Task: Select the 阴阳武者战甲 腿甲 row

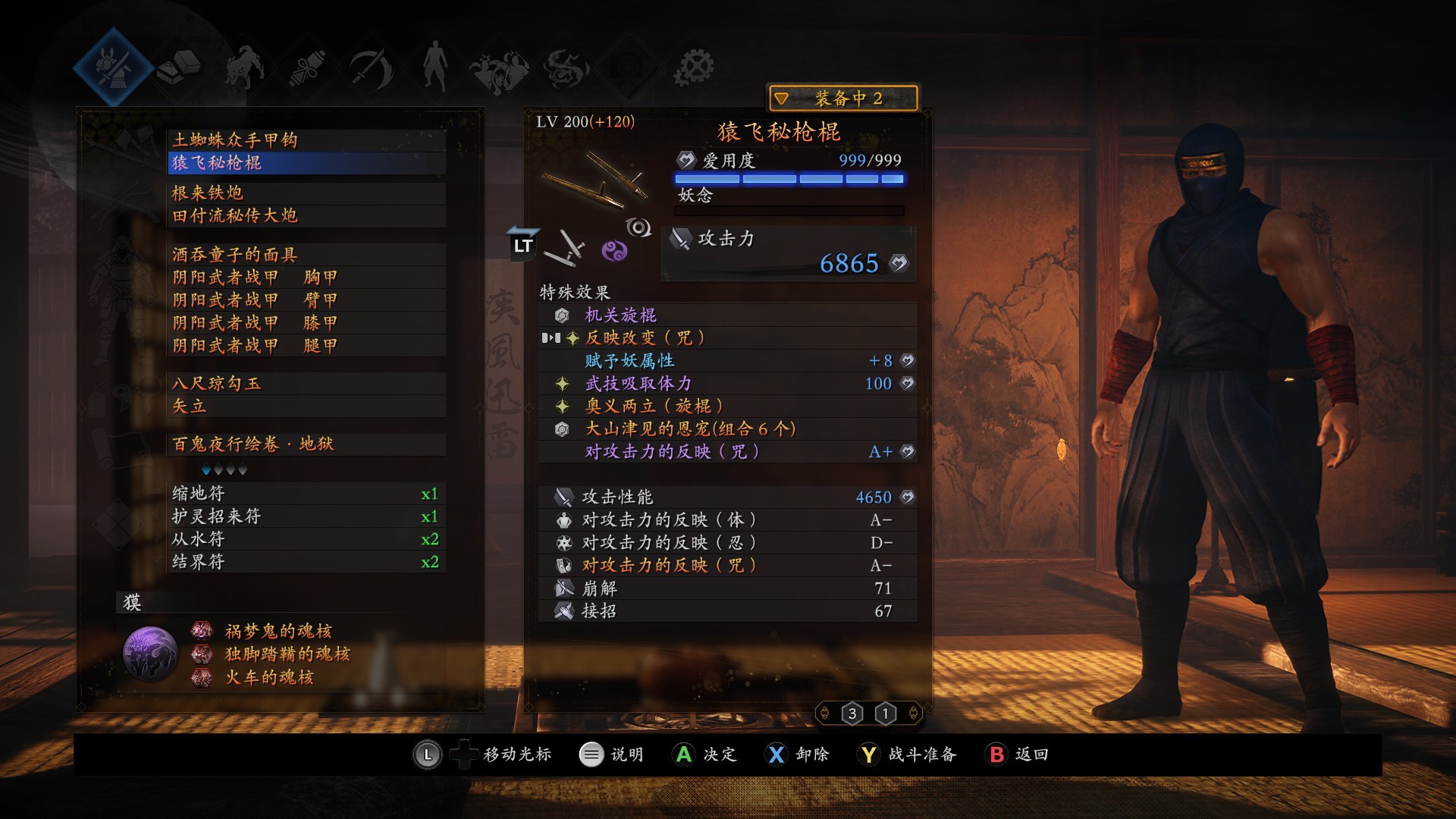Action: coord(255,346)
